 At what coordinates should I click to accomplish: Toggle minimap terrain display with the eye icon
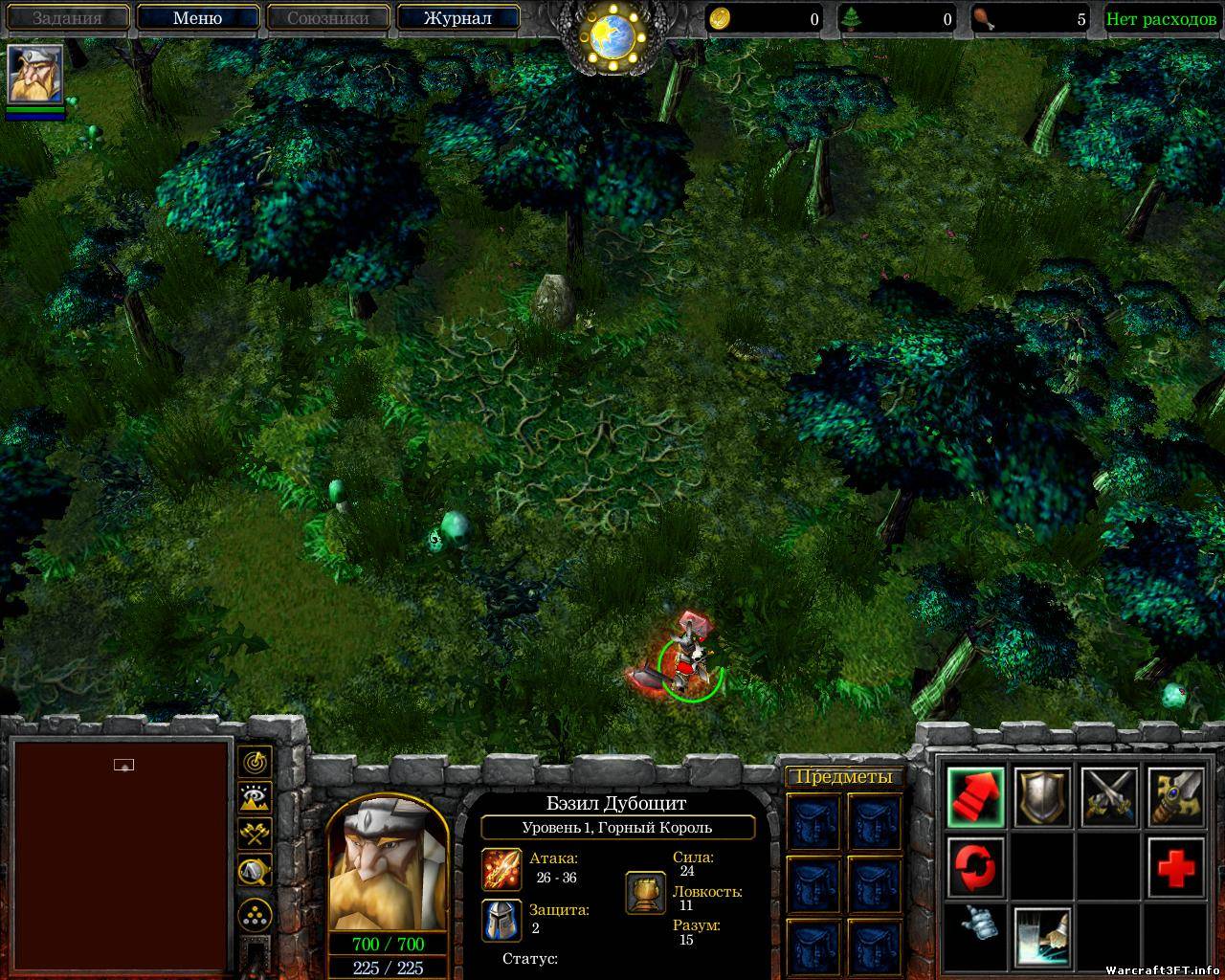[255, 798]
